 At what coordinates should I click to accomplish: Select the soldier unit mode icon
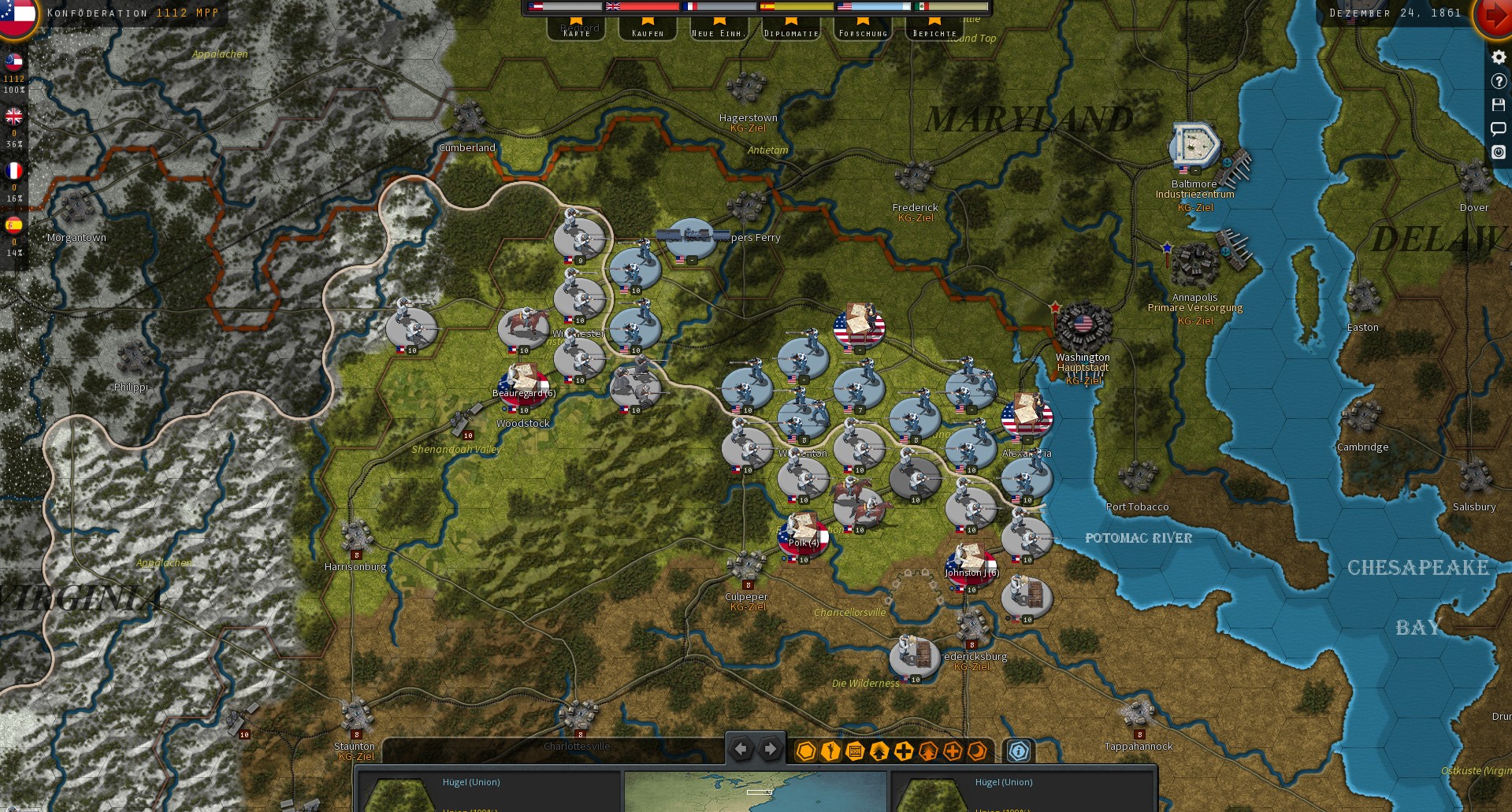tap(829, 751)
